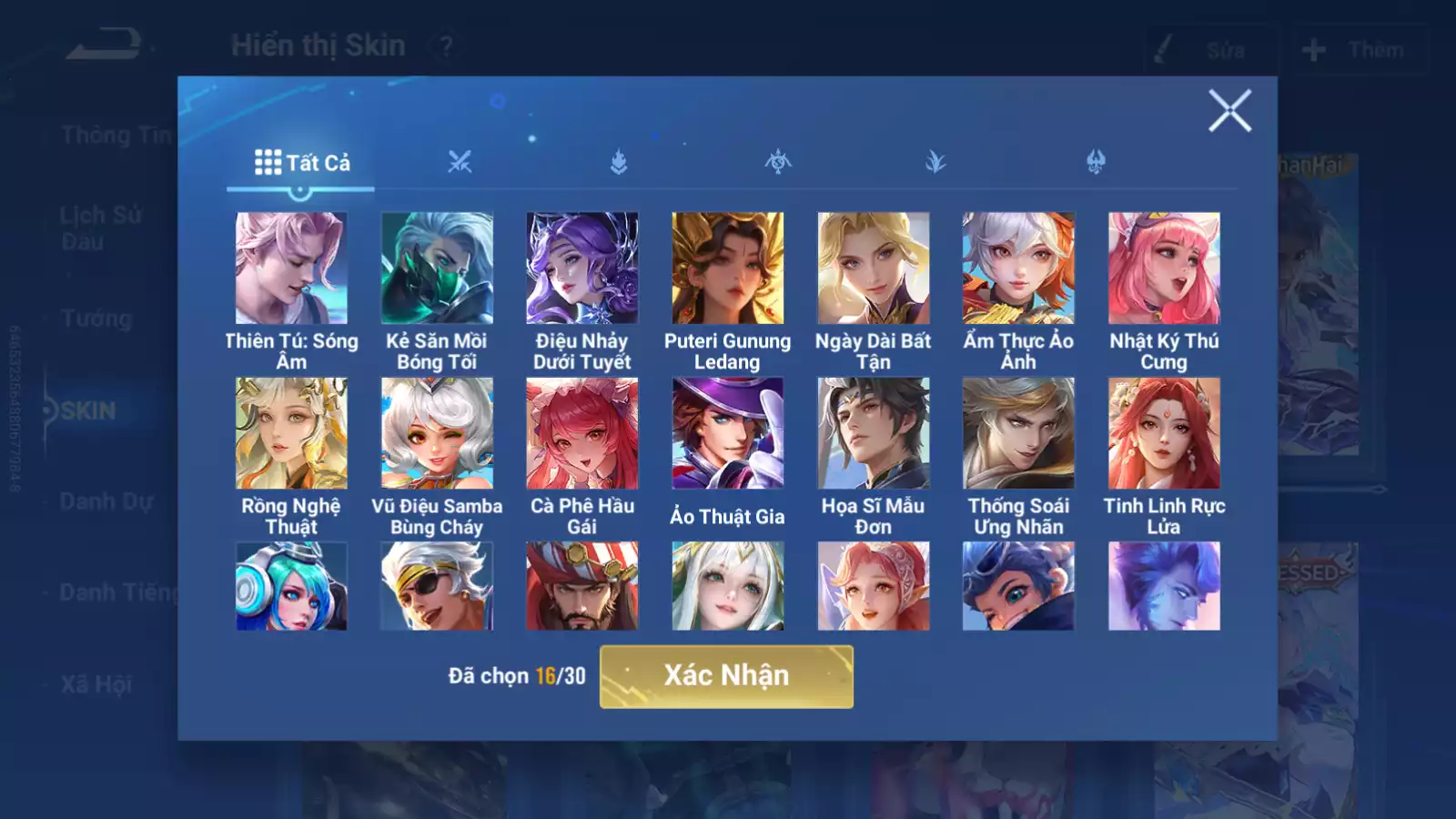Choose the Kẻ Săn Mồi Bóng Tối skin

click(x=437, y=268)
